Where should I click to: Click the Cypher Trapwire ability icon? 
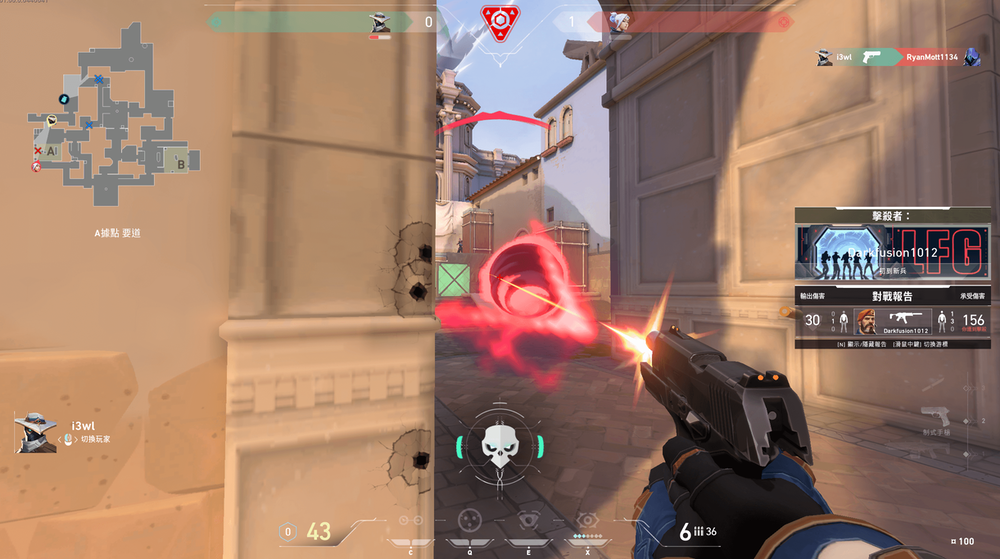pos(411,522)
